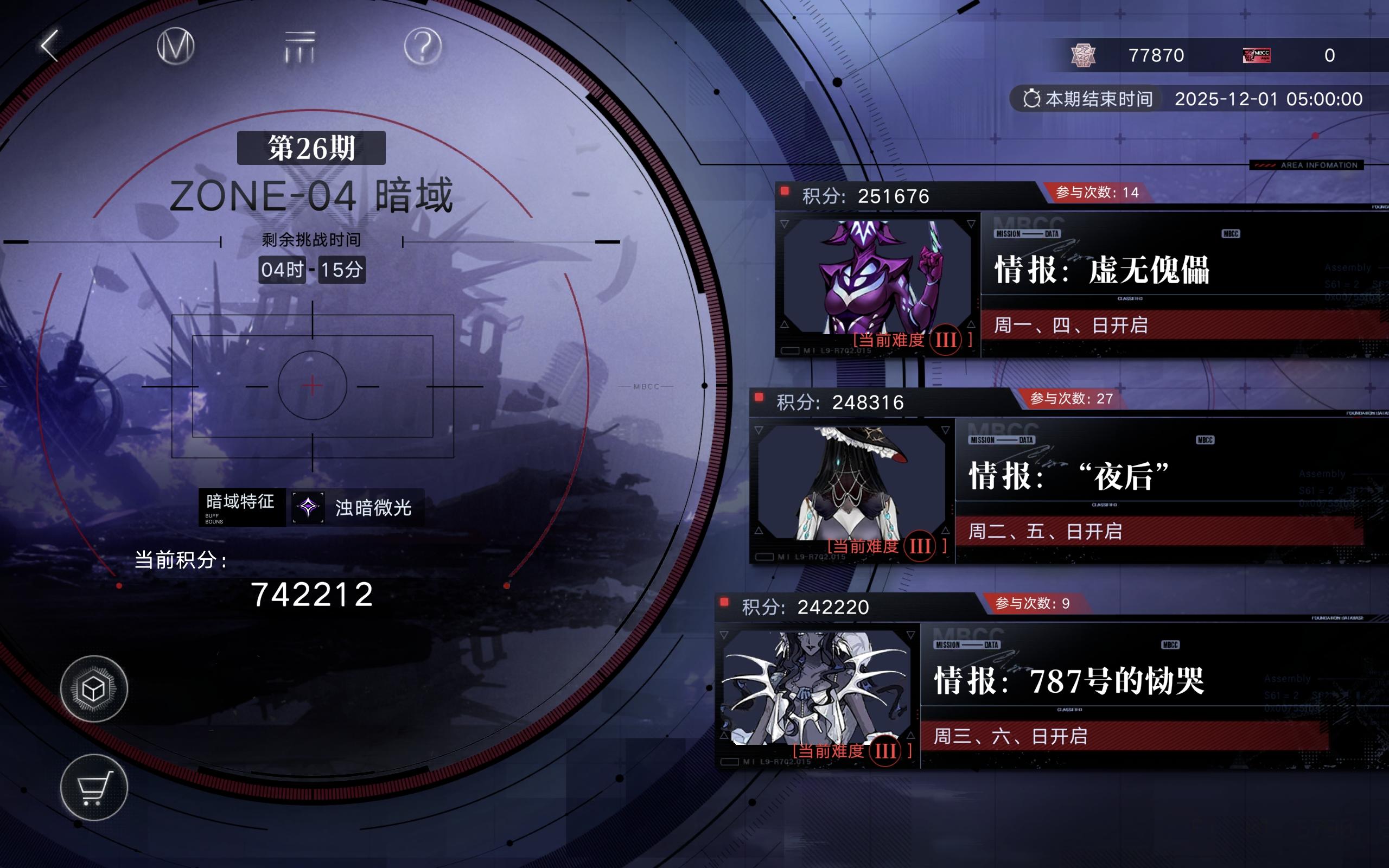Click the currency emblem beside 77870

click(1084, 55)
